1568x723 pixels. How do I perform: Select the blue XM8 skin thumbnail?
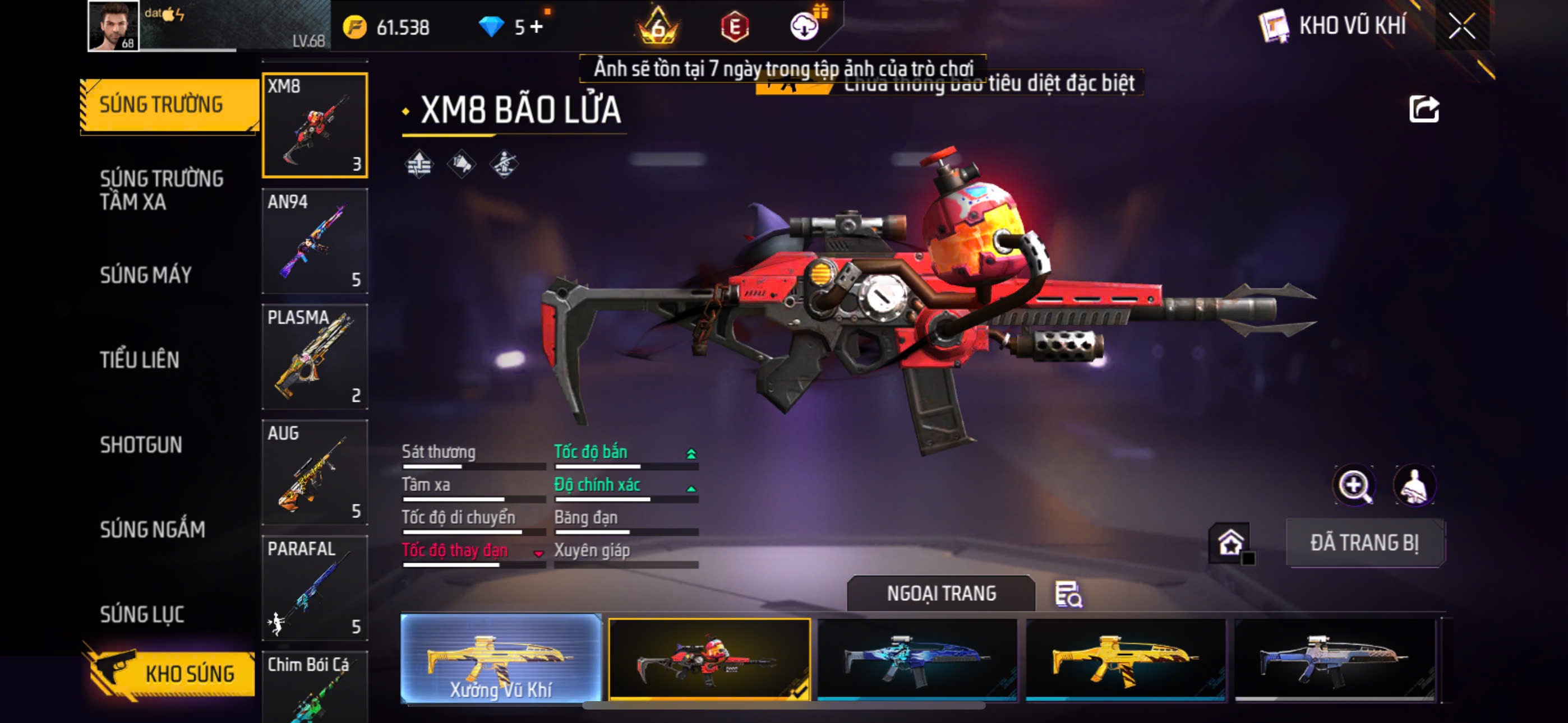pyautogui.click(x=917, y=660)
